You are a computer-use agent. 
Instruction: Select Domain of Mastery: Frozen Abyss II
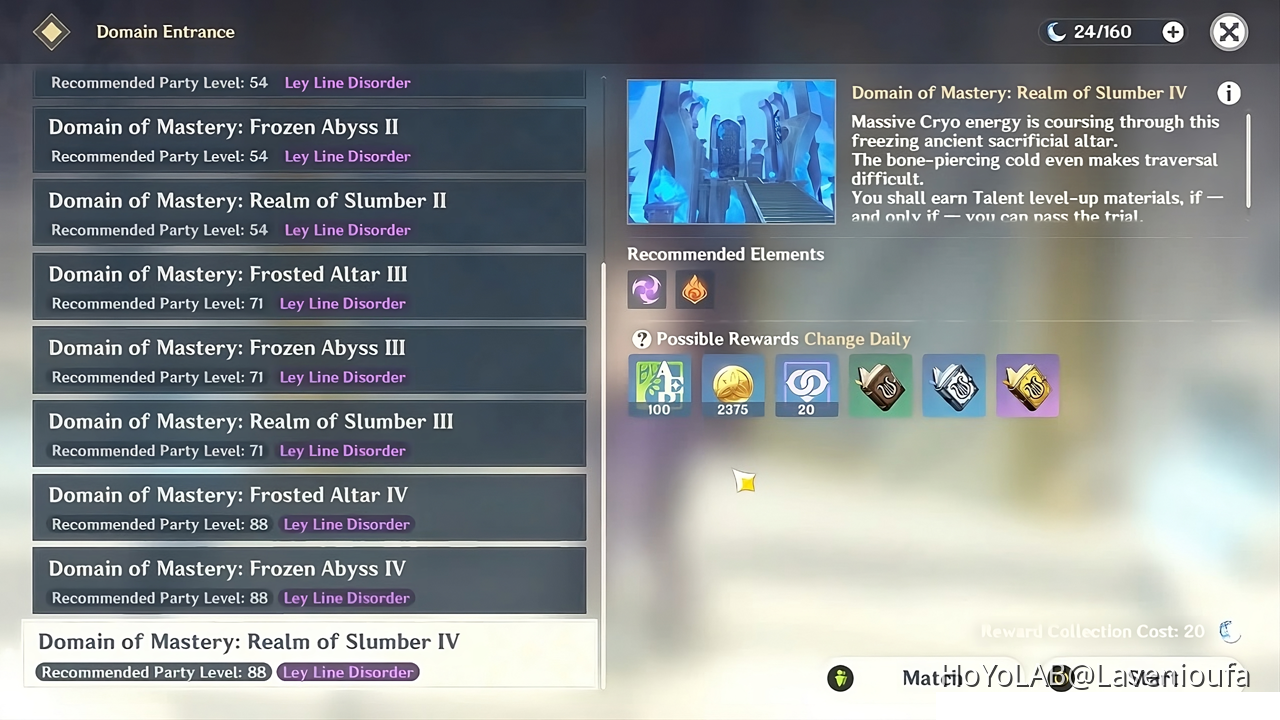[310, 140]
